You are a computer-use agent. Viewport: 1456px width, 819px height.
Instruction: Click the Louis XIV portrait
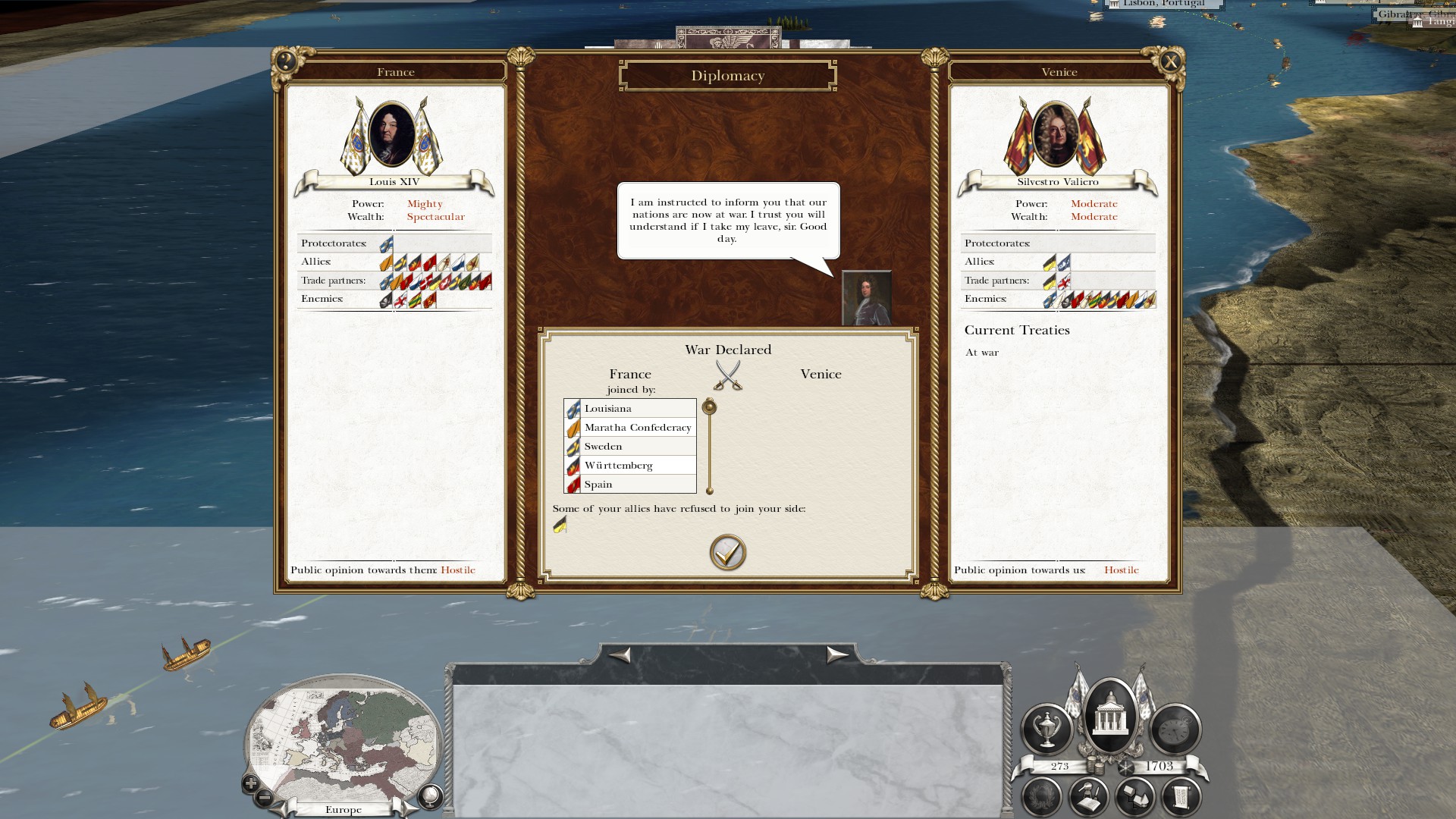pos(391,134)
